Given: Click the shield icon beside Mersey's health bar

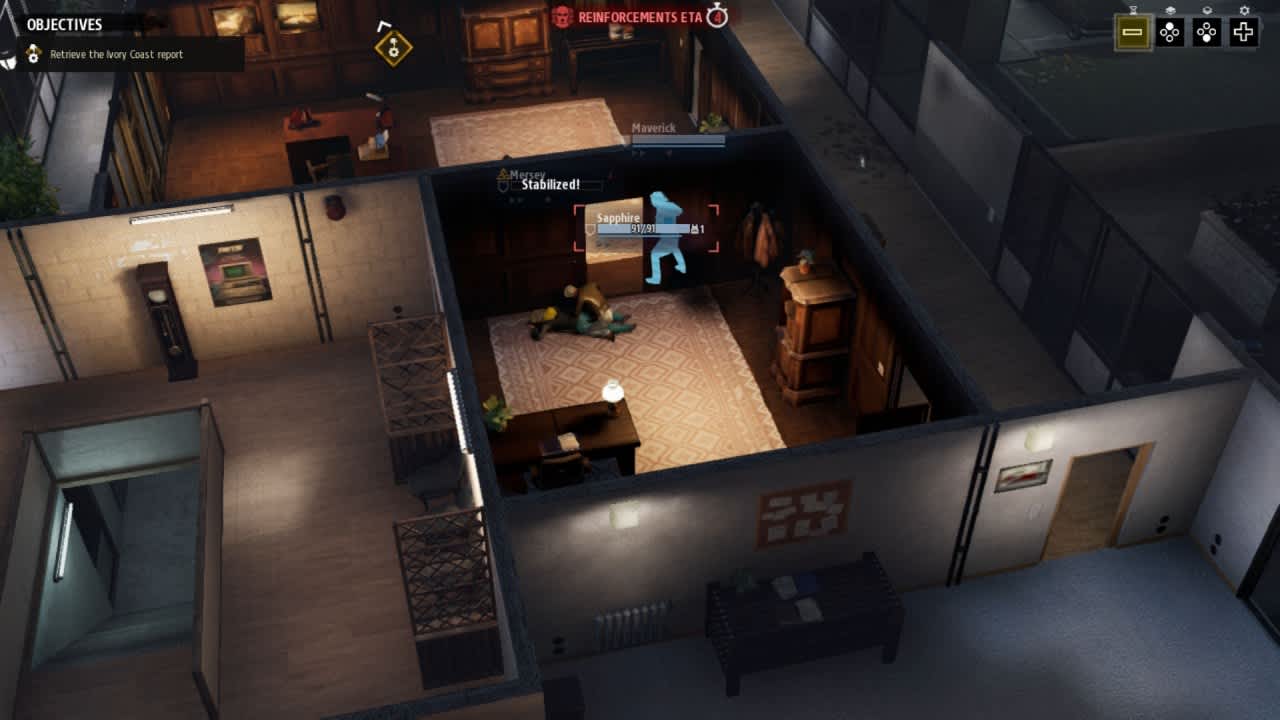Looking at the screenshot, I should [503, 185].
